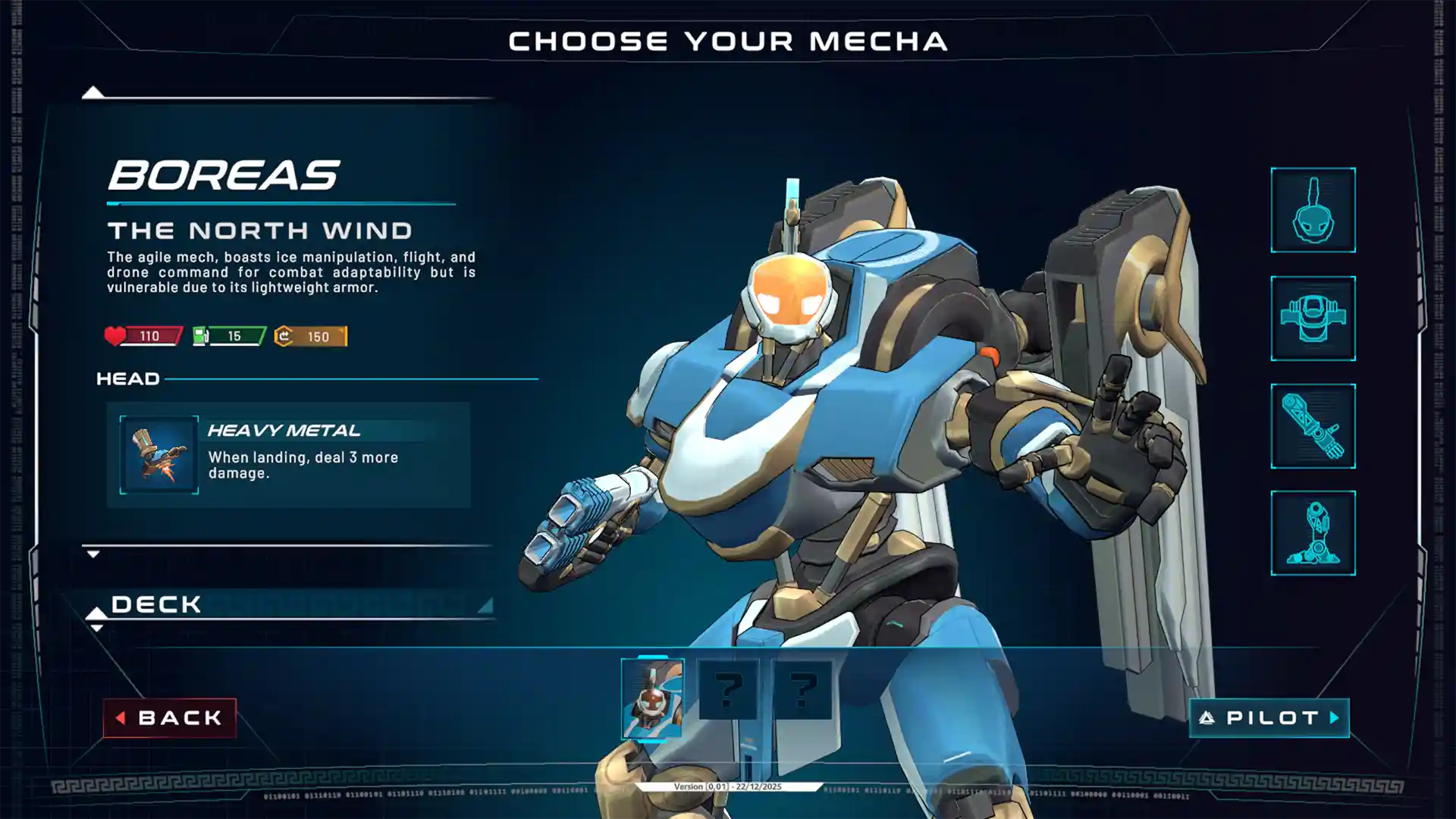Image resolution: width=1456 pixels, height=819 pixels.
Task: Click the fuel gauge icon
Action: pyautogui.click(x=201, y=334)
